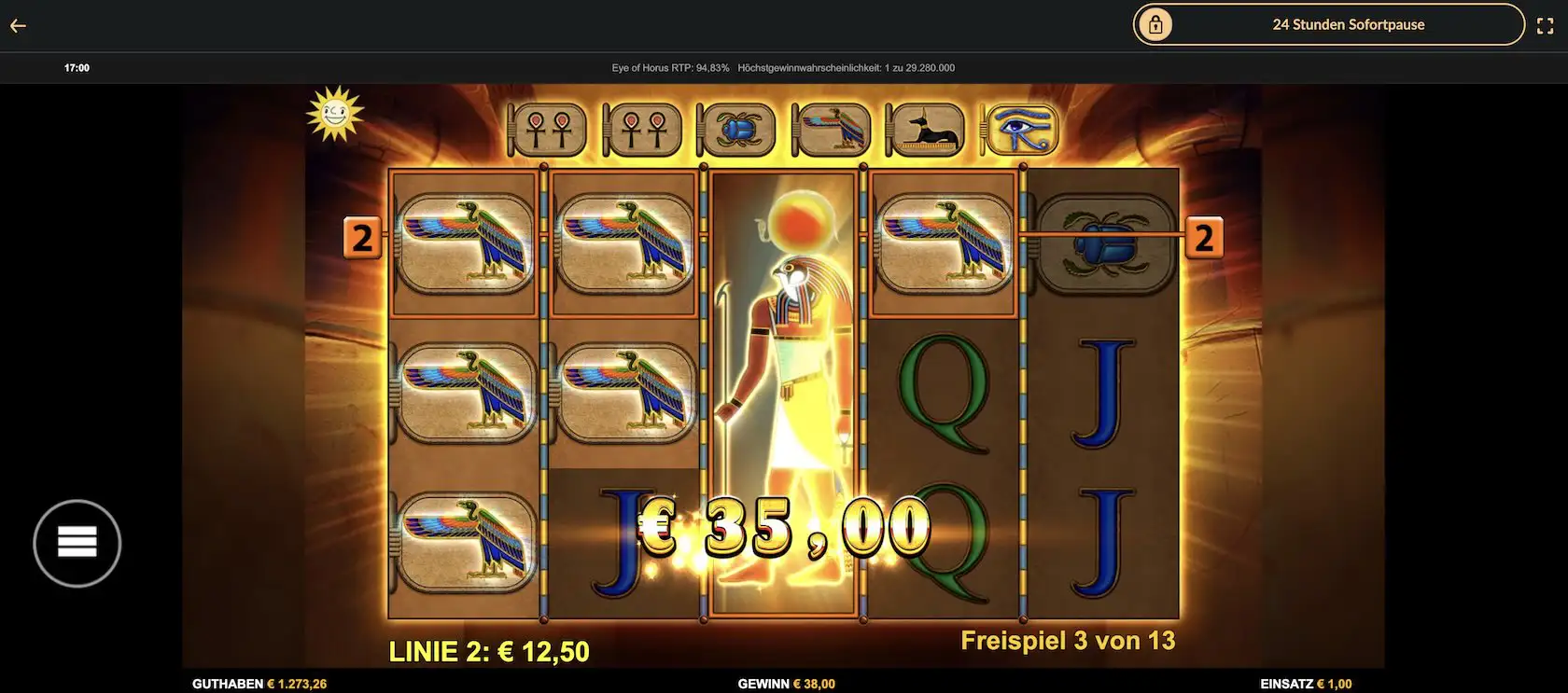Click the Merkur sun logo
The height and width of the screenshot is (693, 1568).
(336, 116)
